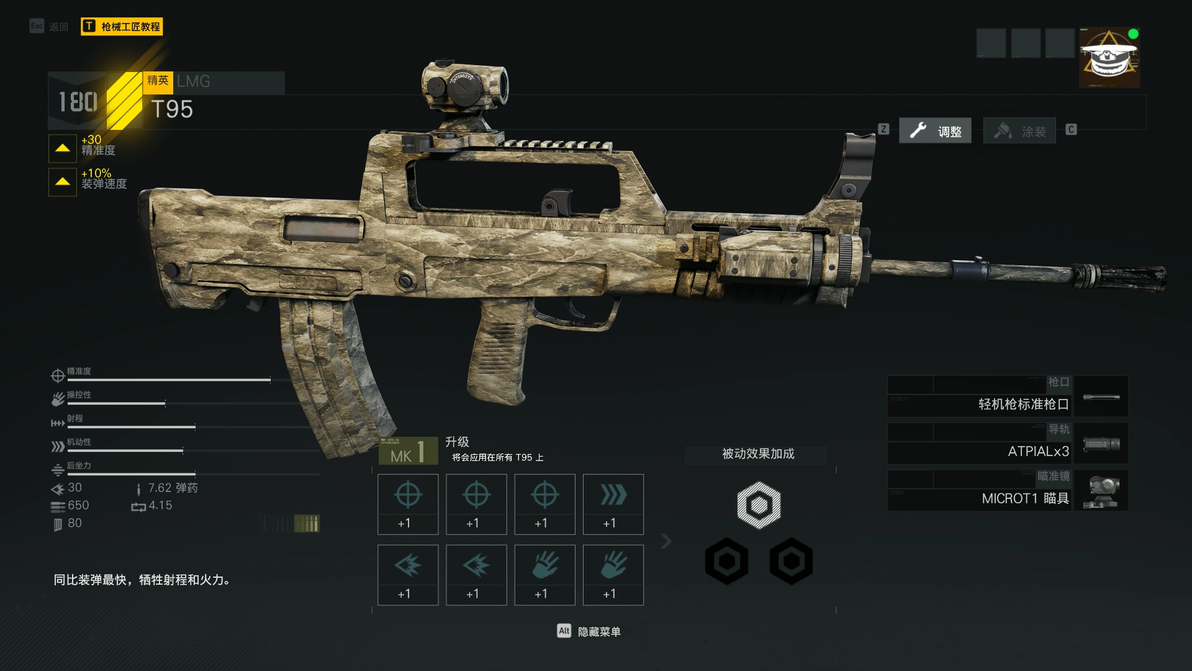Open the player avatar profile icon
1192x671 pixels.
1109,58
